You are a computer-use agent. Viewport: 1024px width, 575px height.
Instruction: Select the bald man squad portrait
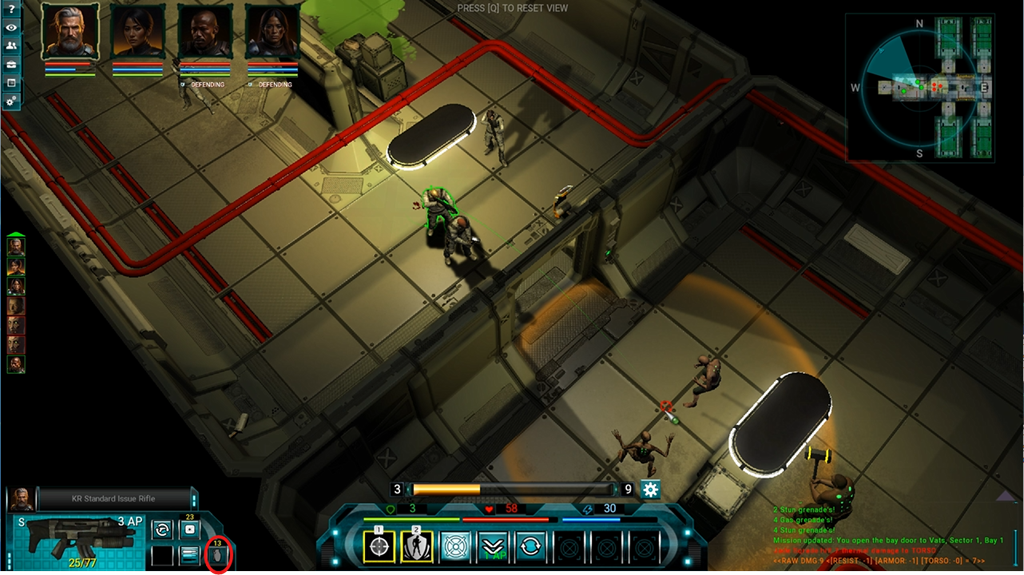point(204,33)
